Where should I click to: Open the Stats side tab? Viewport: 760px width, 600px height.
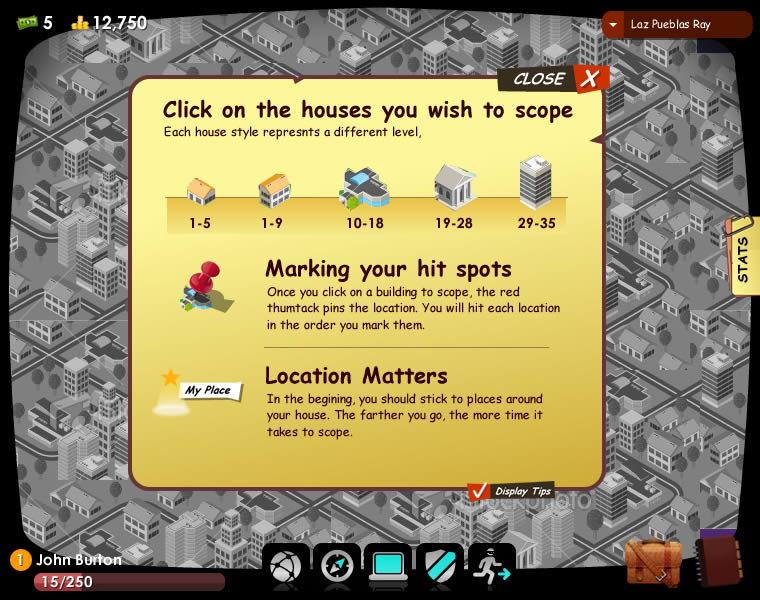click(x=742, y=257)
